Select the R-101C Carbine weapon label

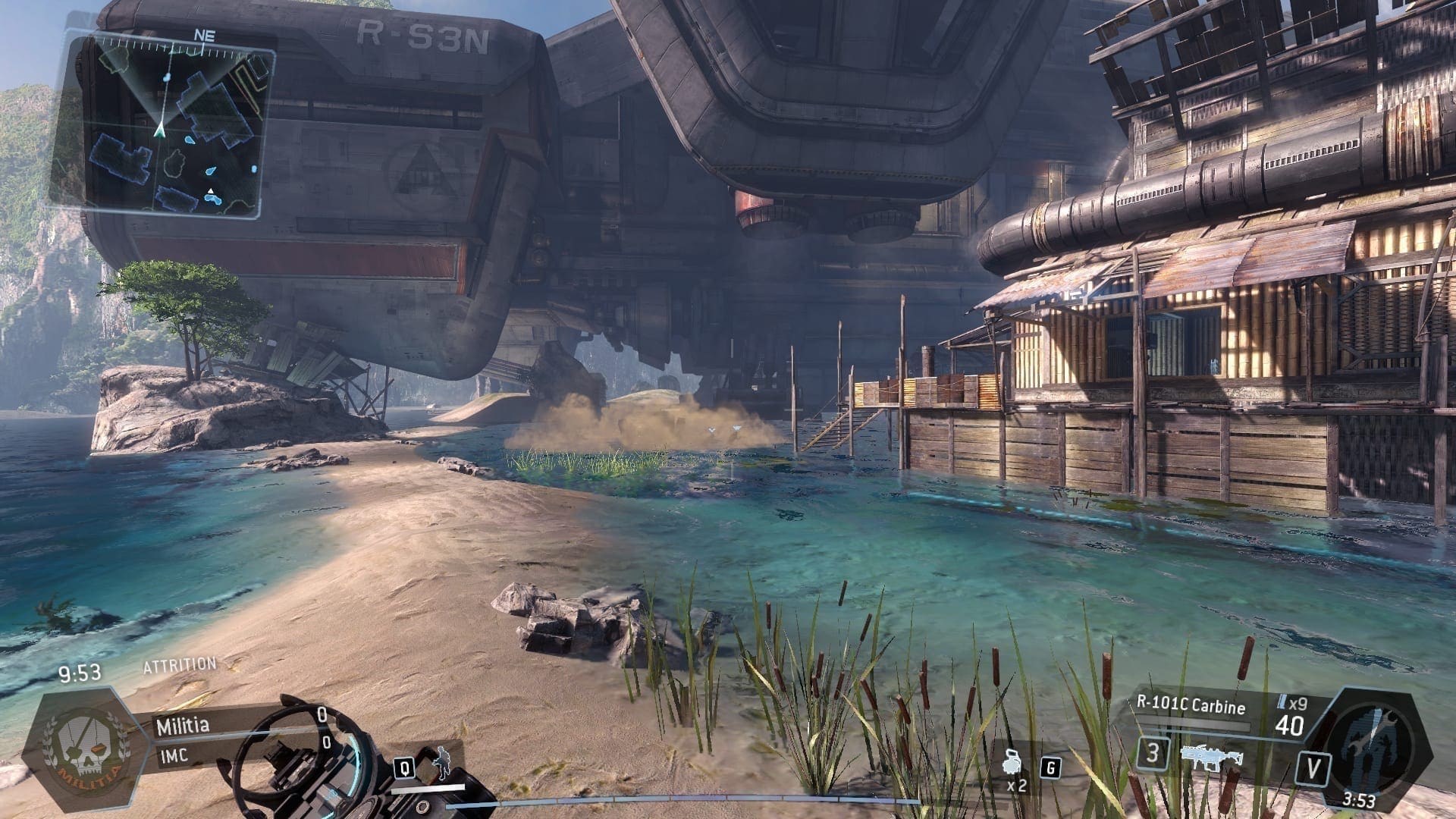pyautogui.click(x=1191, y=706)
